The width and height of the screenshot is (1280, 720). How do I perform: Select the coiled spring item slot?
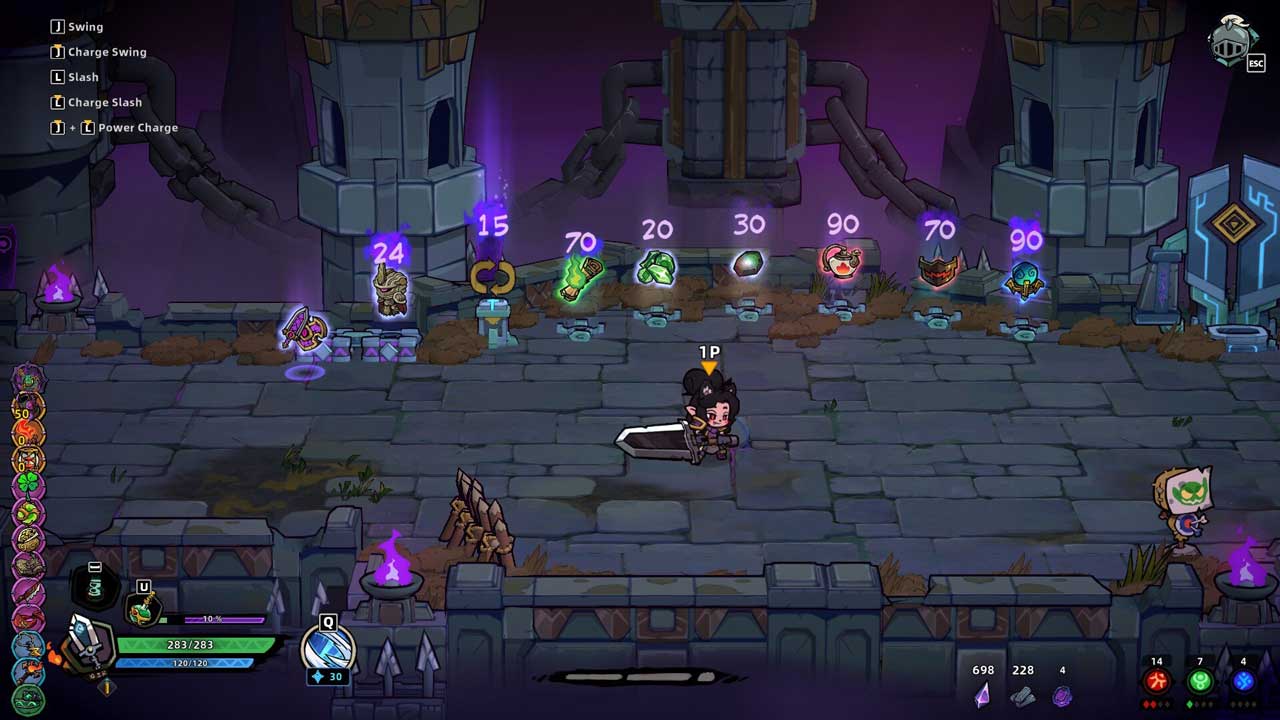(x=95, y=588)
